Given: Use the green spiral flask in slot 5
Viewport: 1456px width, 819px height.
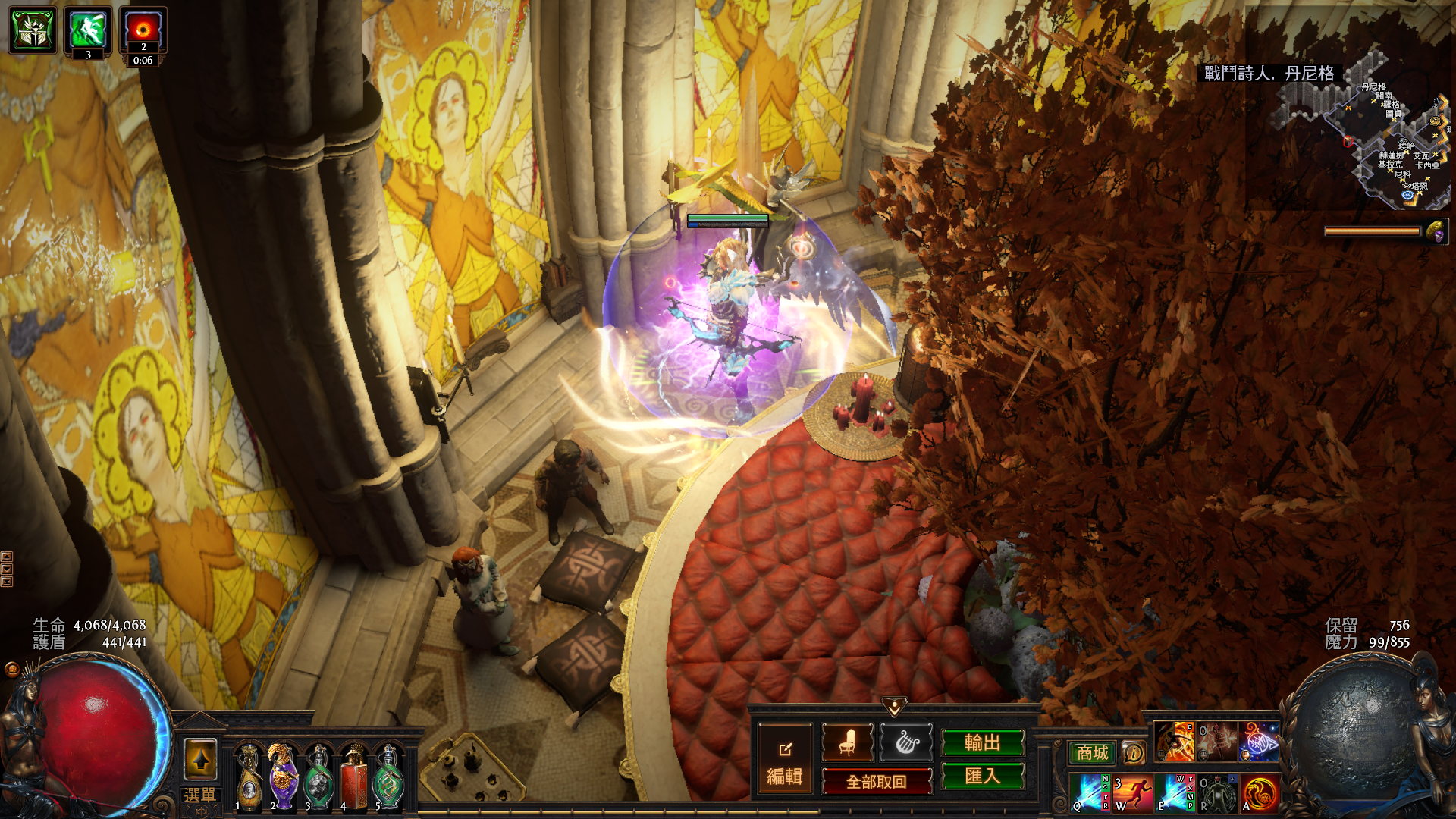Looking at the screenshot, I should tap(388, 777).
